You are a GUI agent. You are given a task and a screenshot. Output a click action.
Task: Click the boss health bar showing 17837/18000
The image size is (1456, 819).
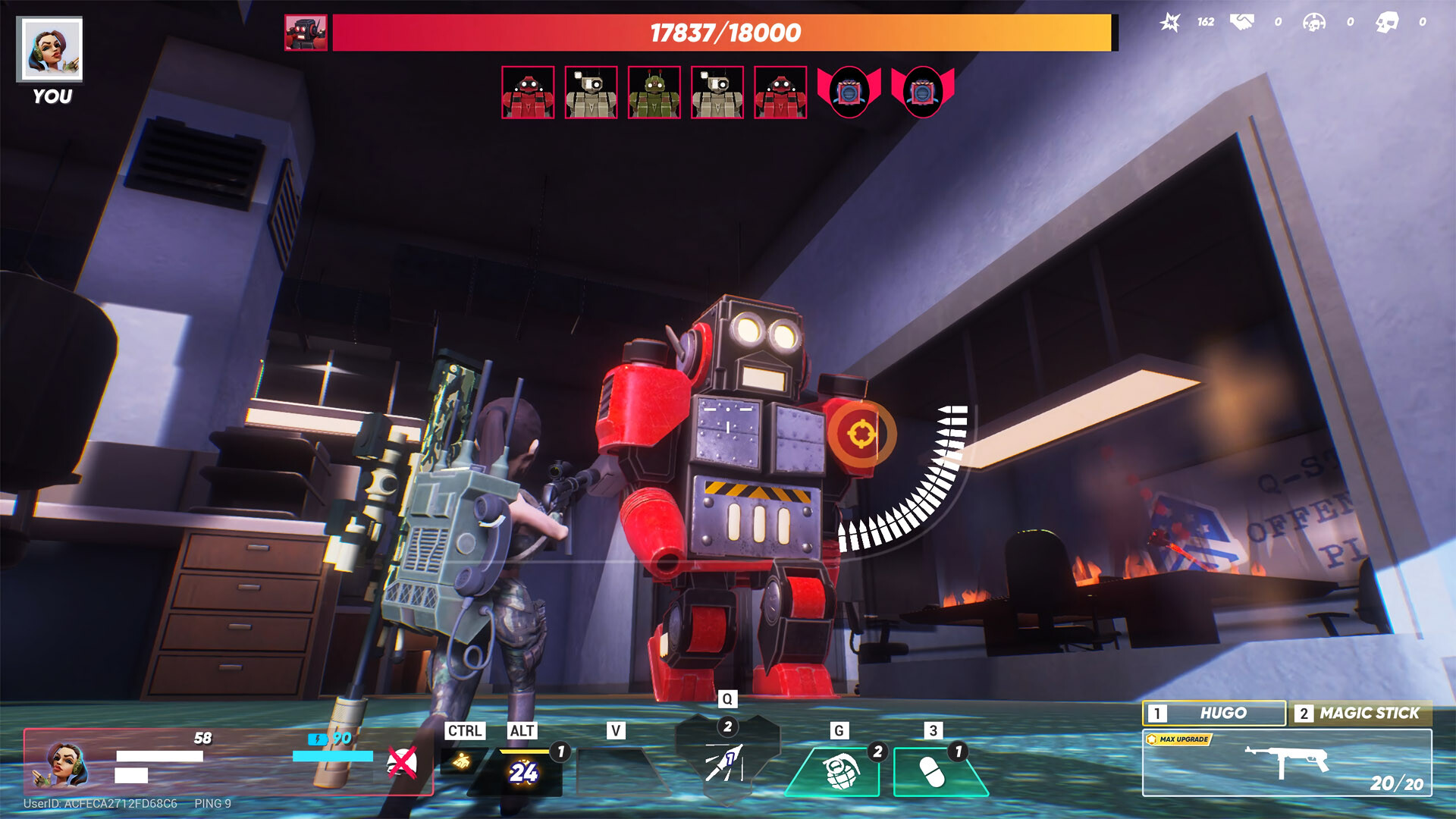723,33
